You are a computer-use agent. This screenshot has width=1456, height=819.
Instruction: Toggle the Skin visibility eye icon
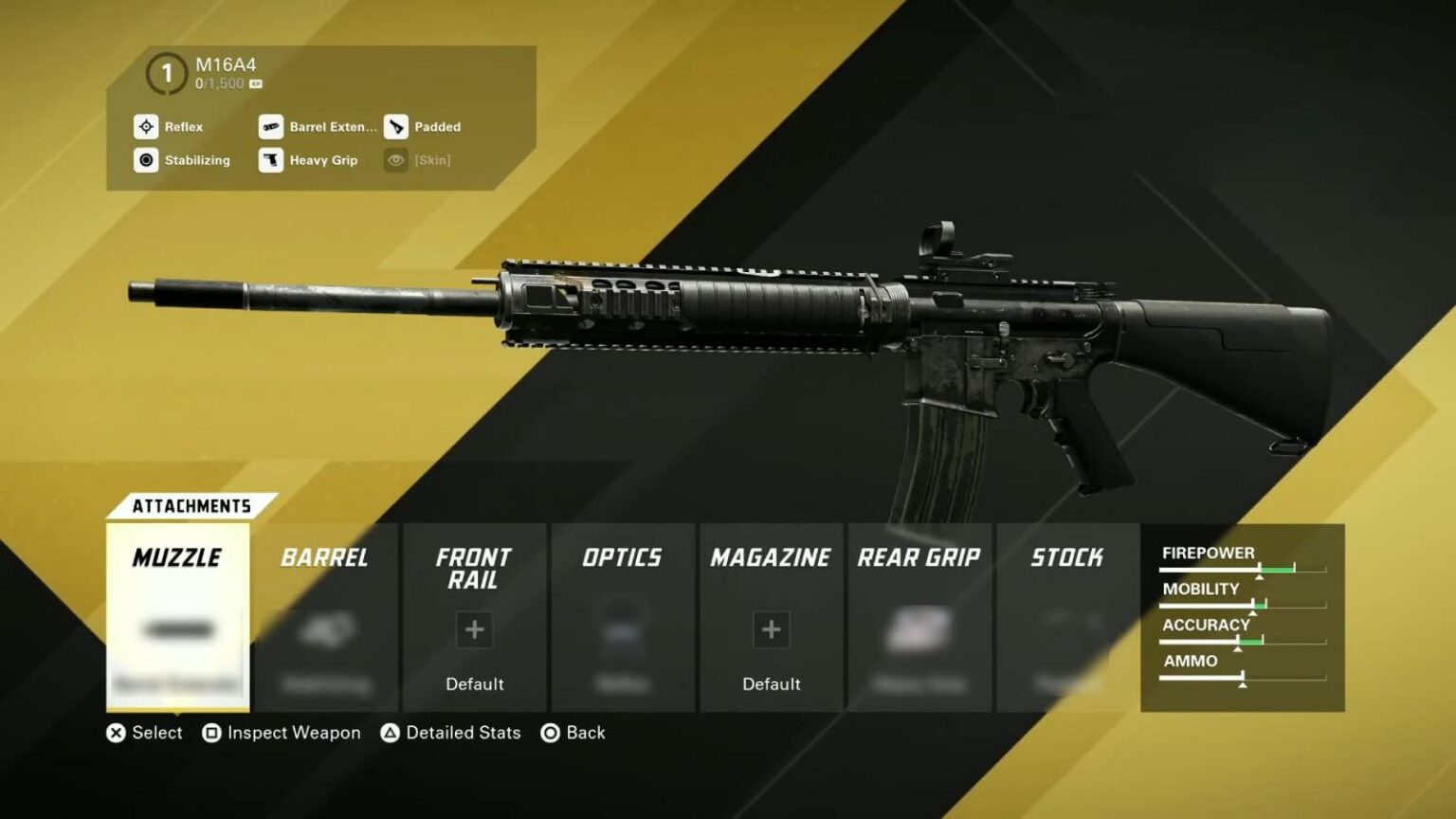point(395,160)
